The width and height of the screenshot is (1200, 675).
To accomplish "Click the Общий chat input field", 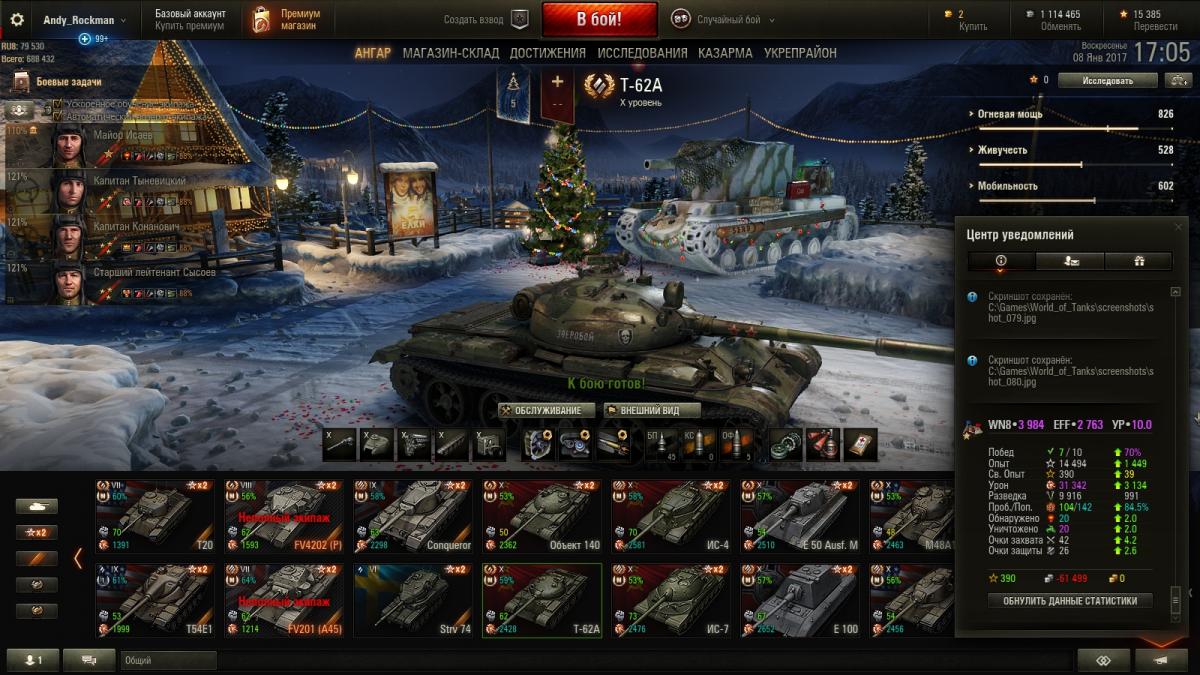I will coord(167,660).
